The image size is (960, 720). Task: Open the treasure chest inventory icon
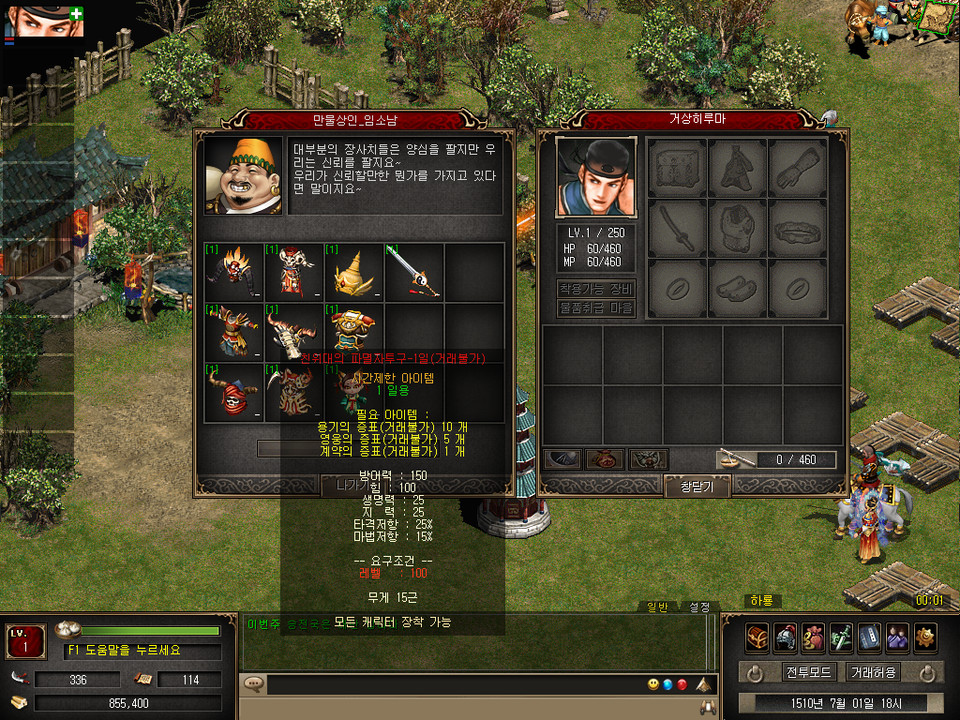pyautogui.click(x=757, y=637)
